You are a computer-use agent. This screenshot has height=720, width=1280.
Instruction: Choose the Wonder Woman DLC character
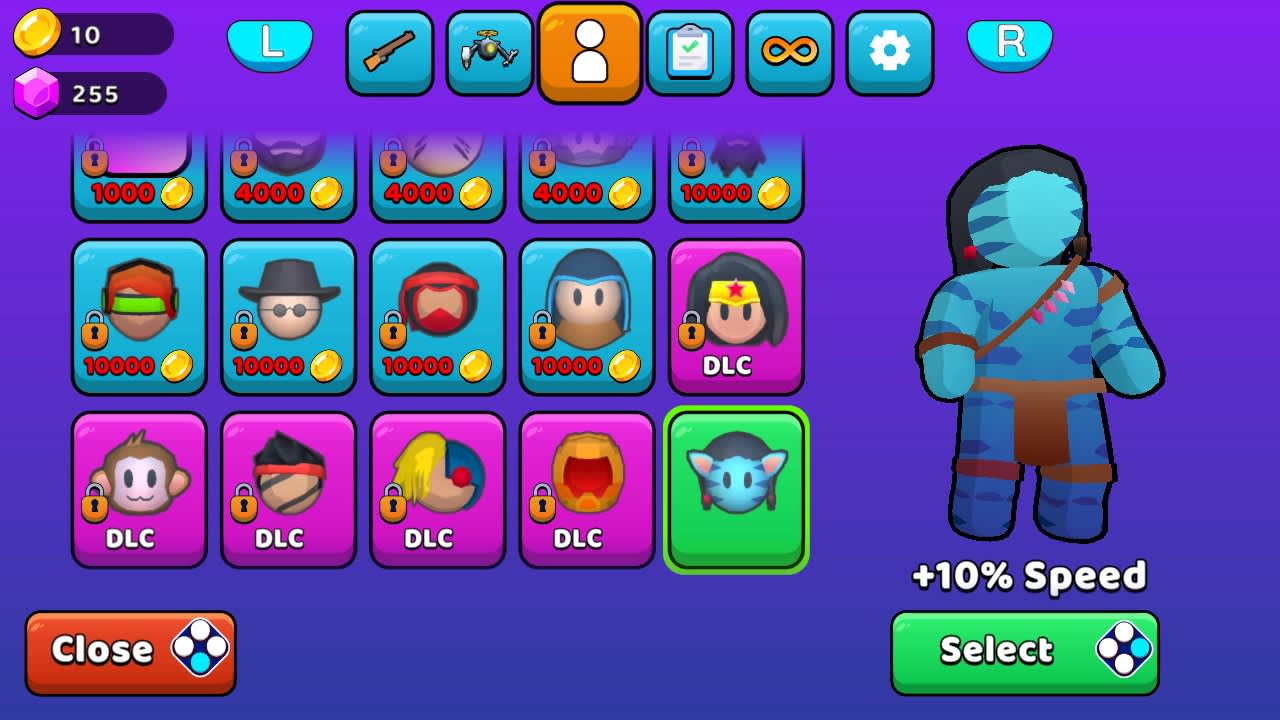736,315
